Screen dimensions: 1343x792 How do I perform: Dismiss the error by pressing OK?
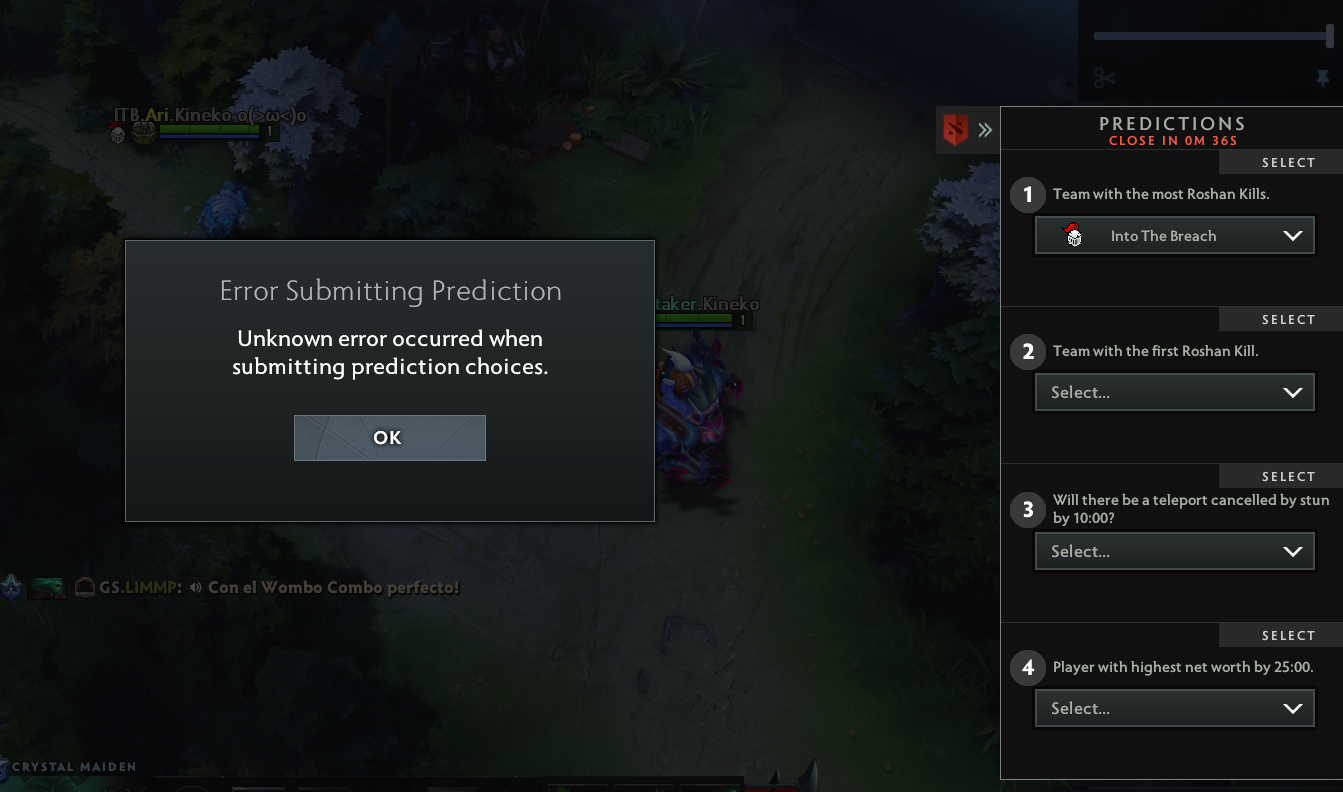point(390,437)
